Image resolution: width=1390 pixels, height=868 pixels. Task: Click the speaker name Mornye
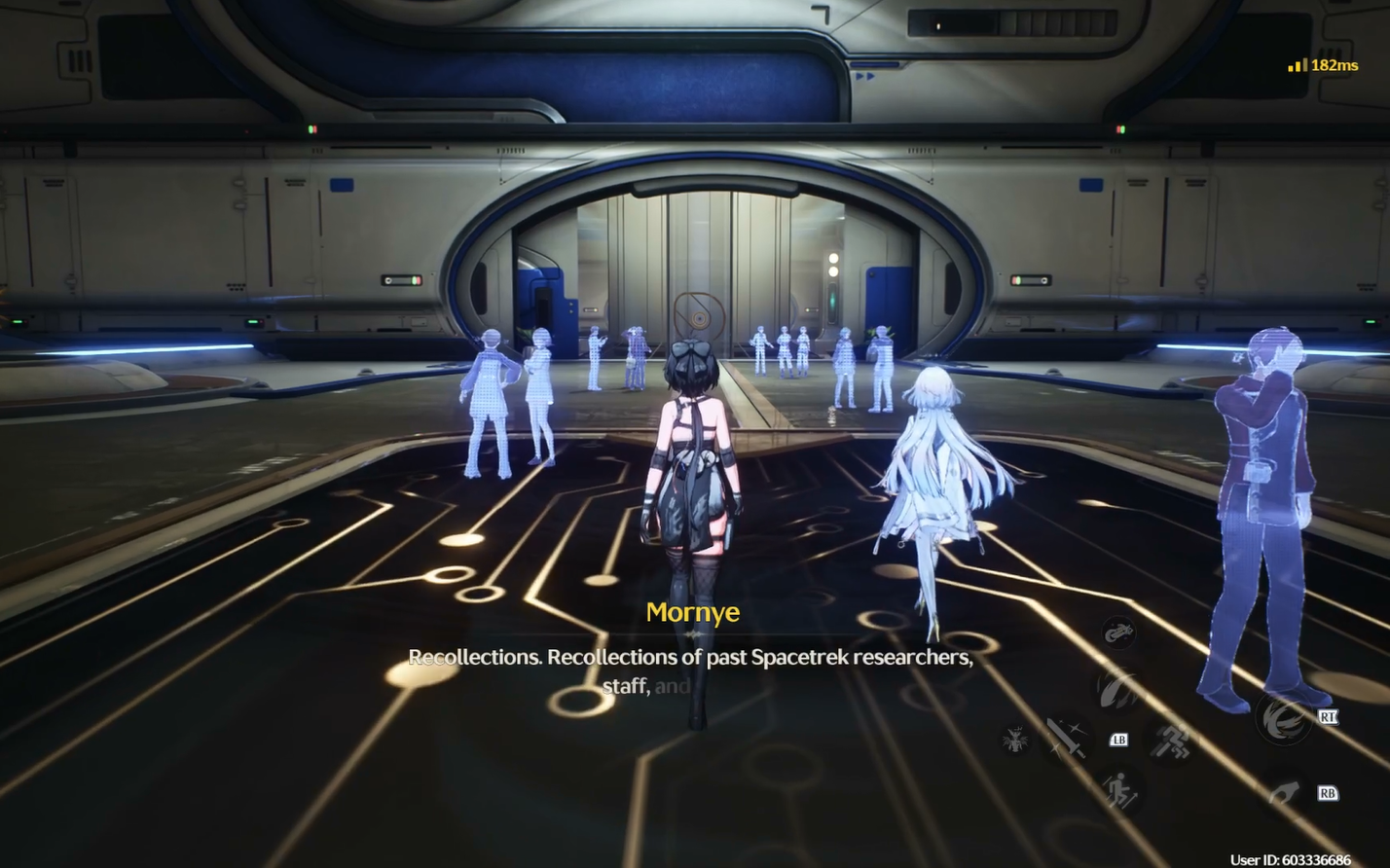694,613
